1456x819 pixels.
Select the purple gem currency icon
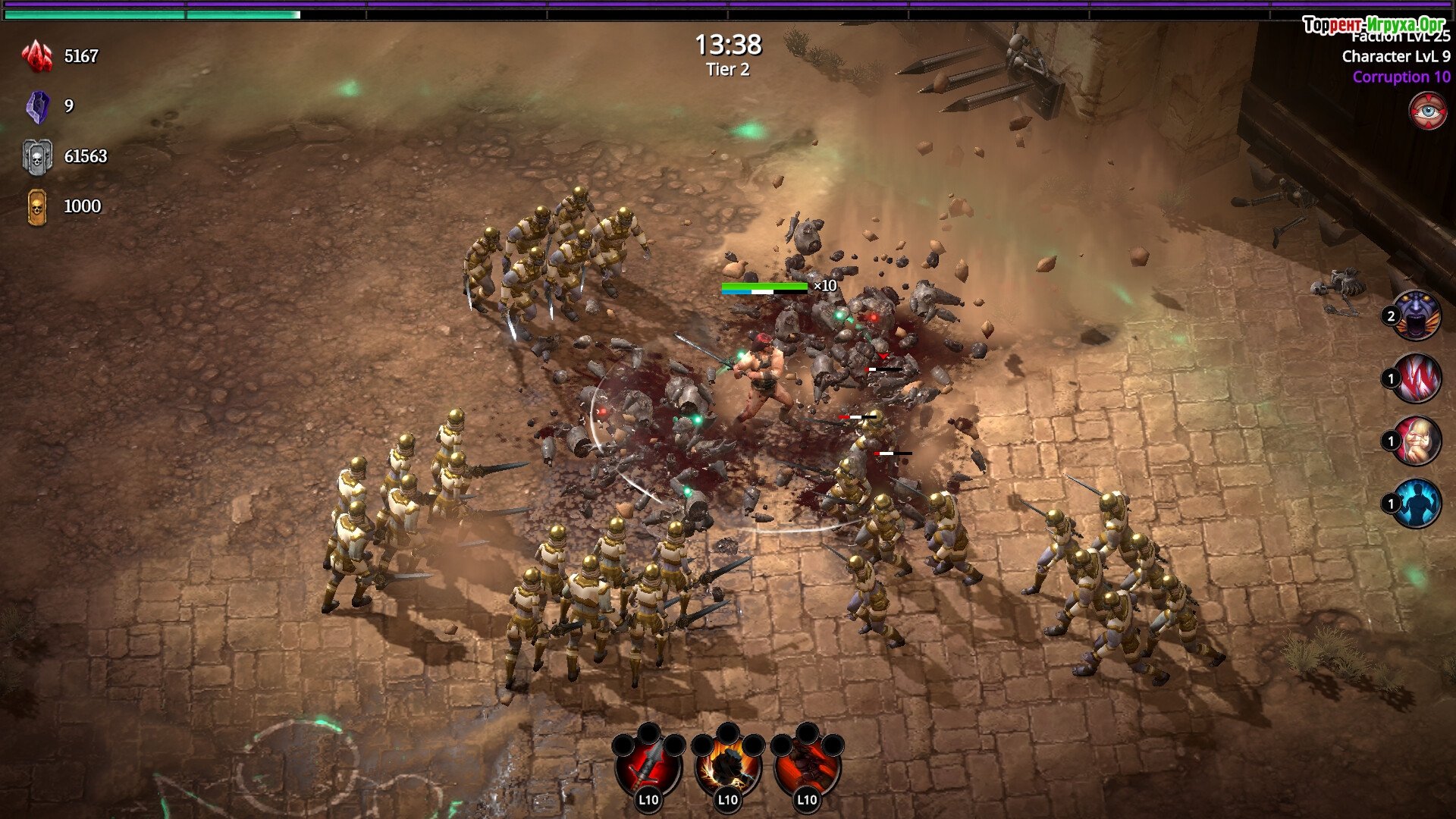coord(37,106)
